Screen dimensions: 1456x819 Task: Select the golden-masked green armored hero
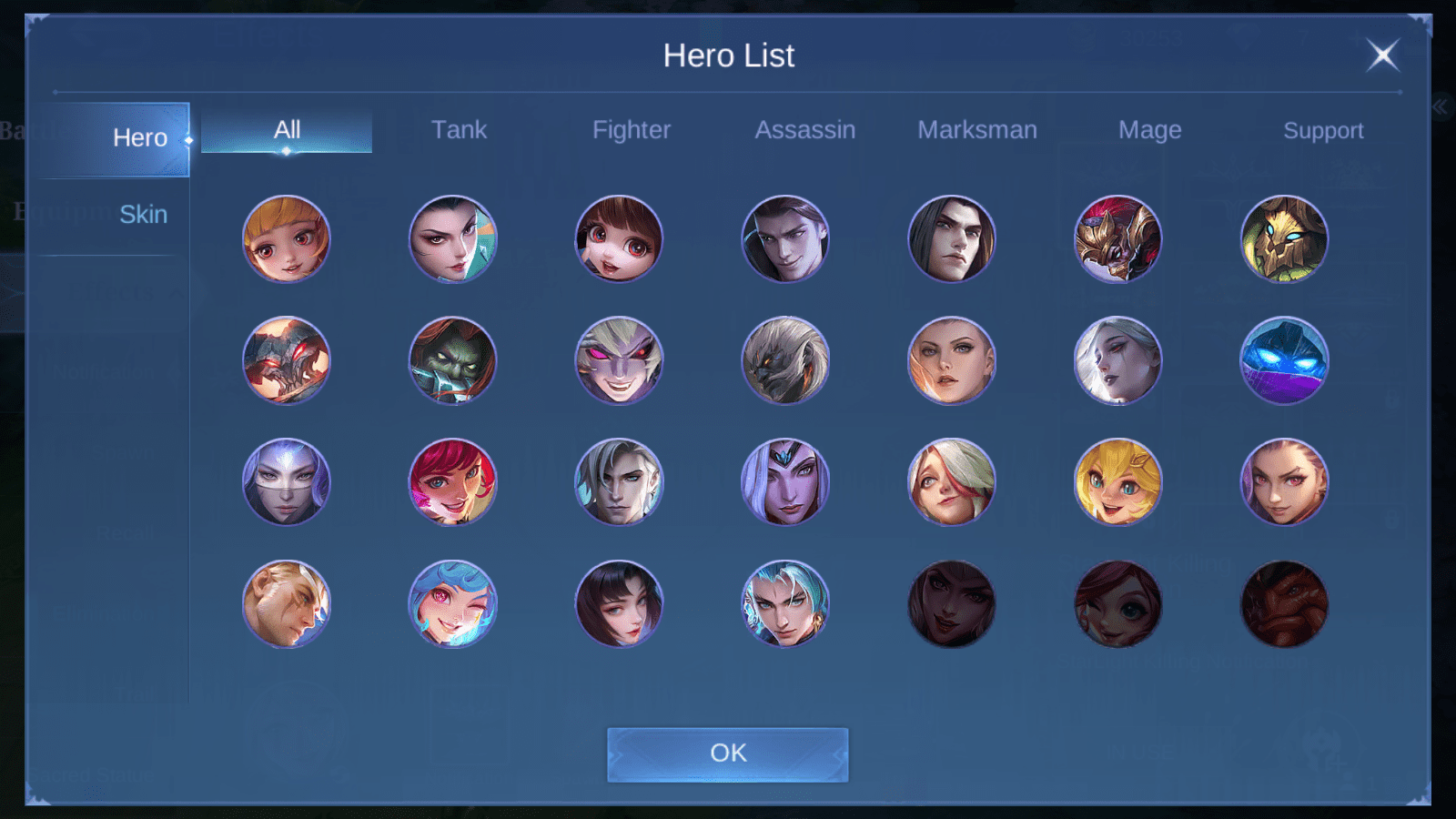[x=1284, y=239]
